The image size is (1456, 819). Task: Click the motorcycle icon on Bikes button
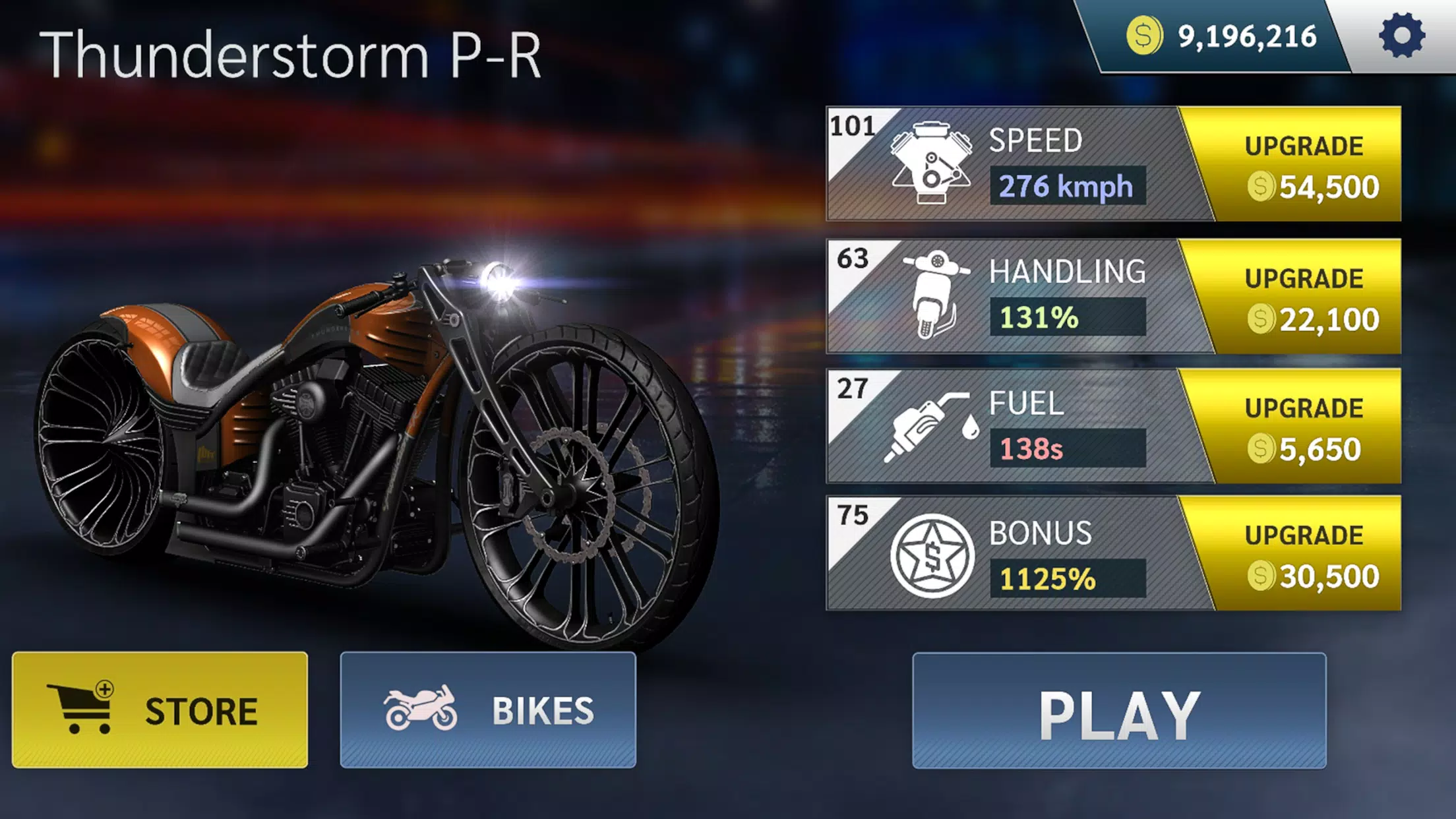tap(422, 710)
